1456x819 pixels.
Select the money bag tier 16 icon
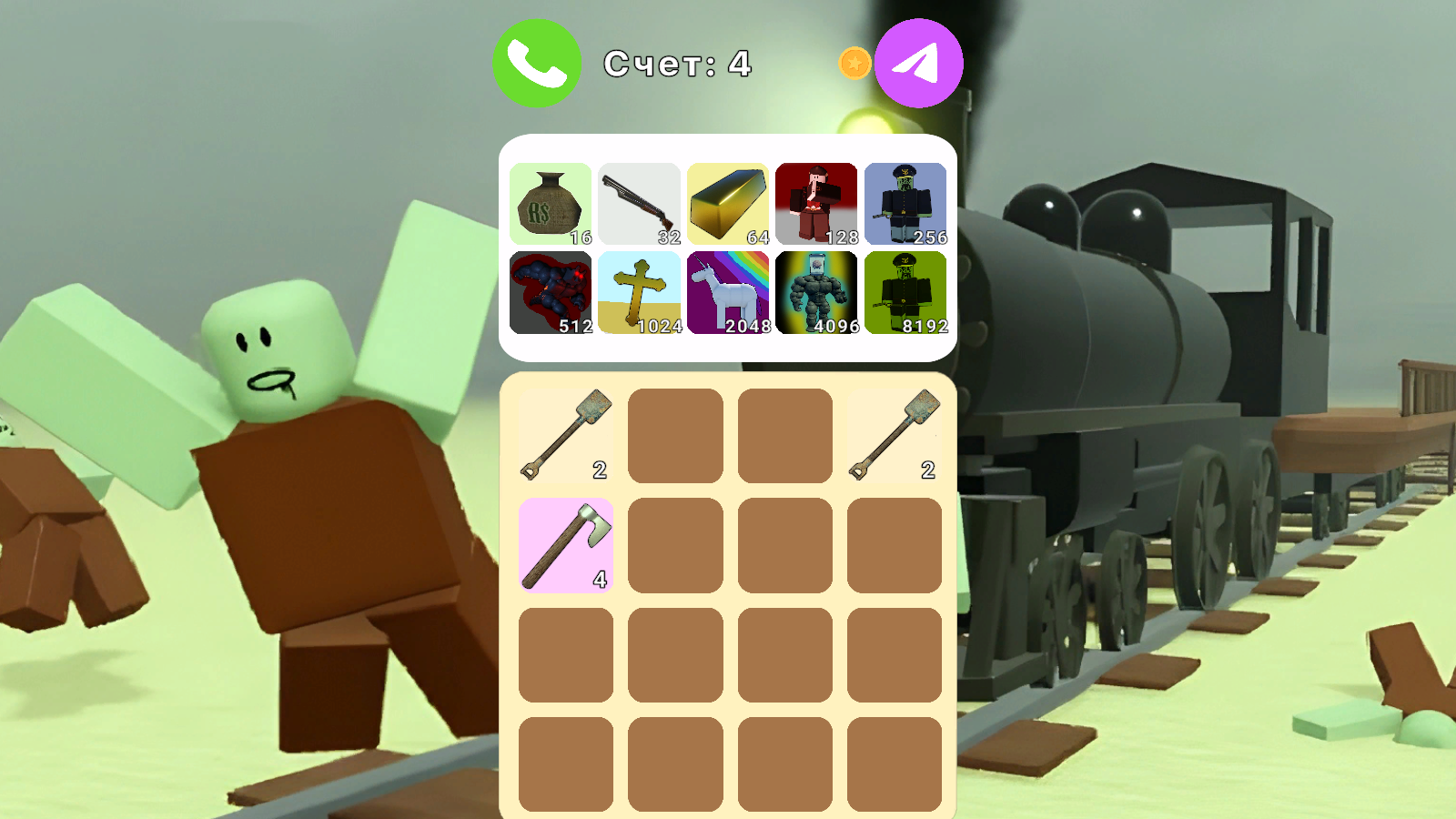coord(551,202)
